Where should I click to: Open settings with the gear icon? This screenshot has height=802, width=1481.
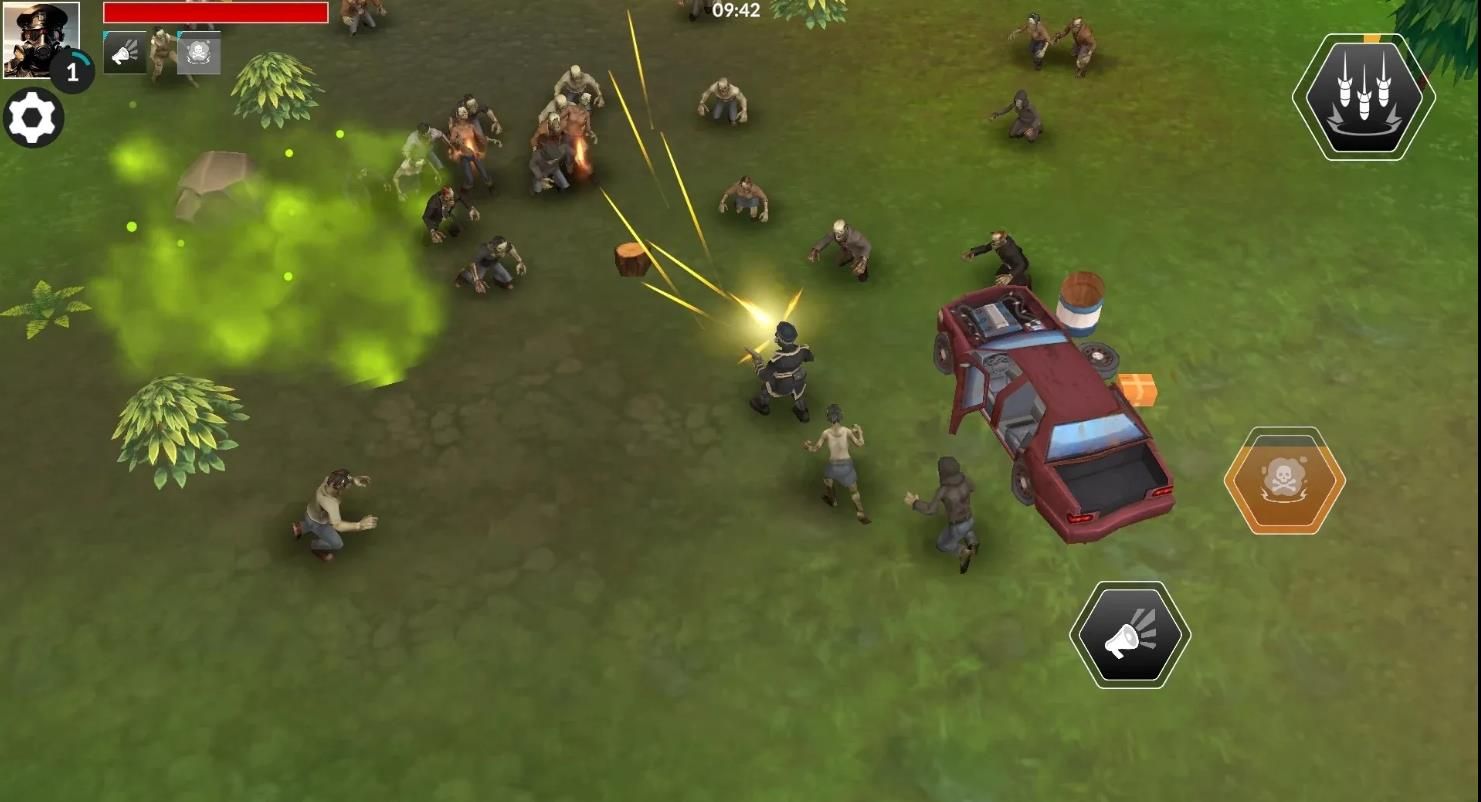34,119
